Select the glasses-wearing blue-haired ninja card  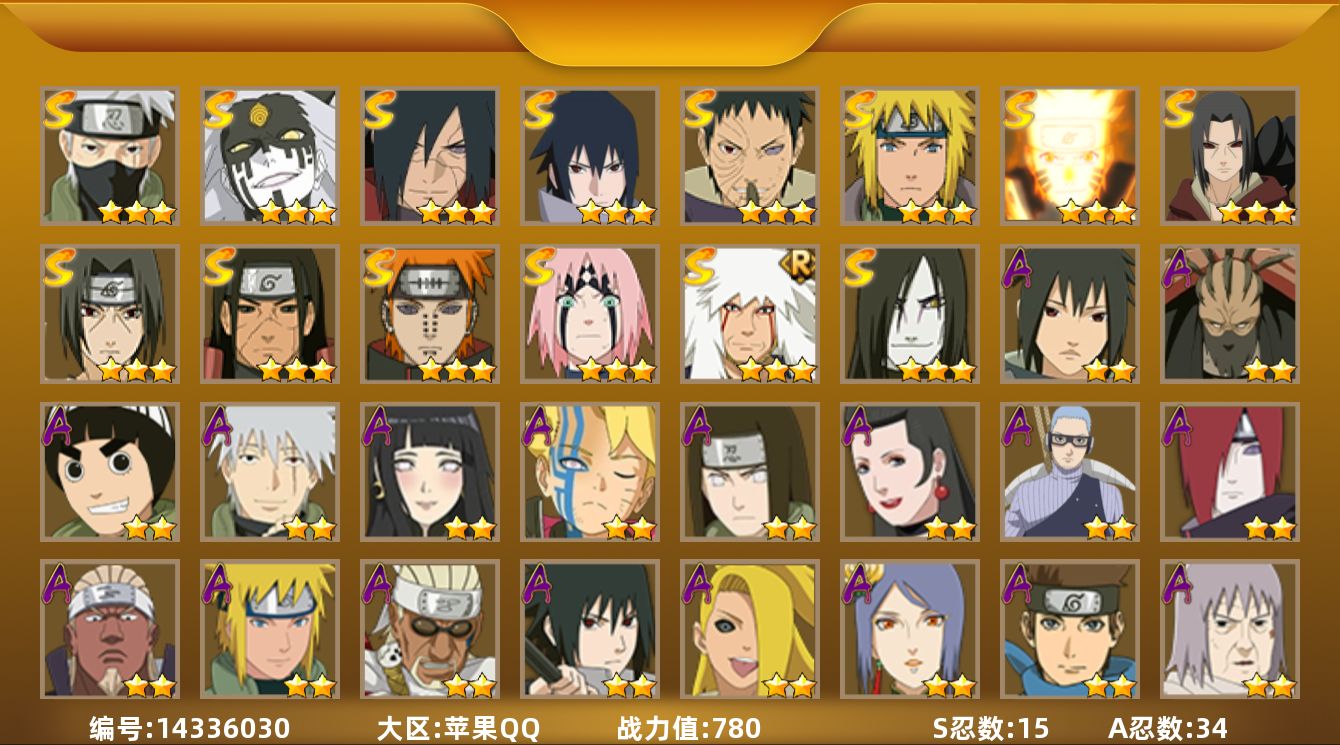pyautogui.click(x=1069, y=471)
